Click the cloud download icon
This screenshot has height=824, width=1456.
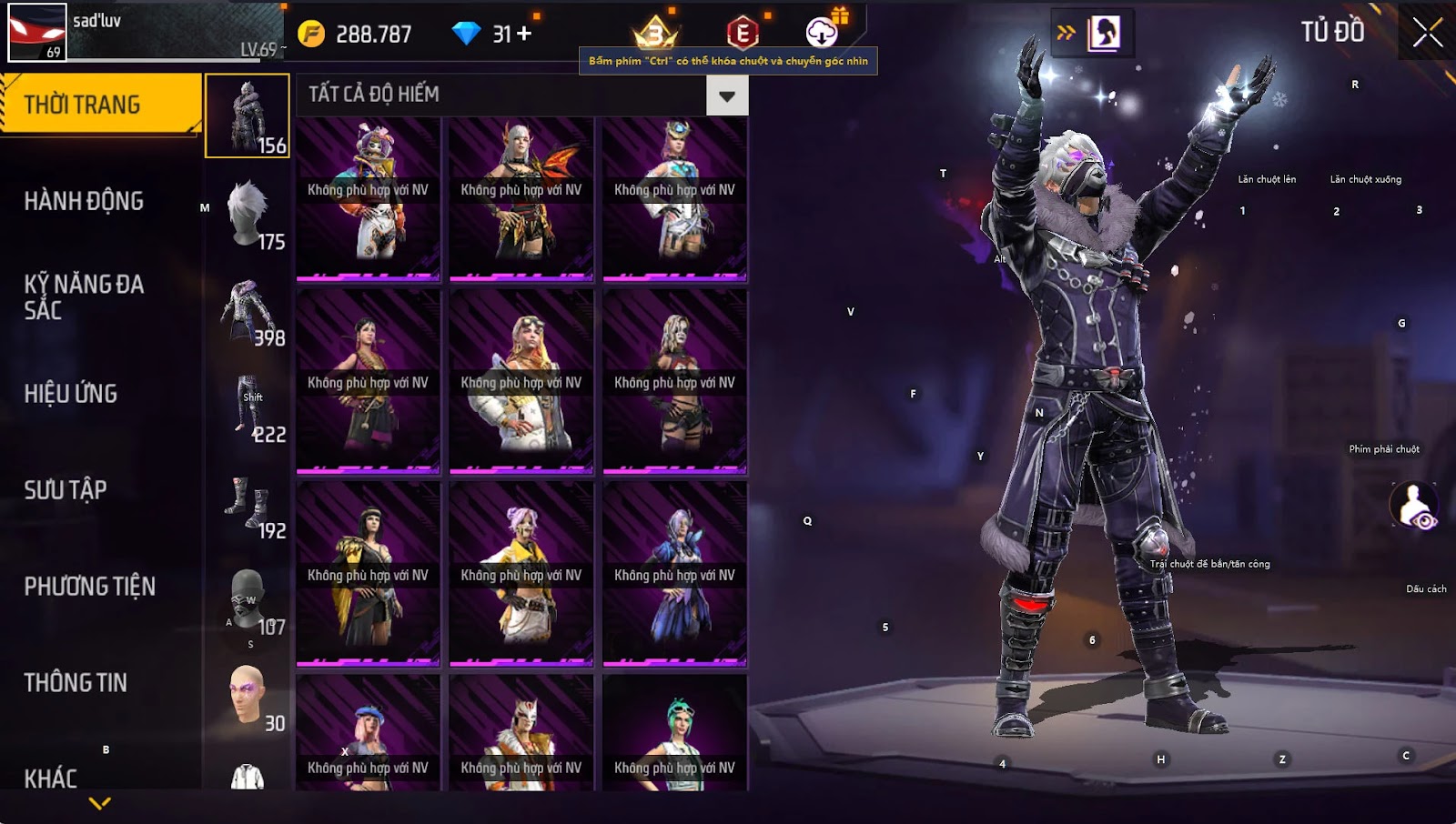click(x=822, y=33)
